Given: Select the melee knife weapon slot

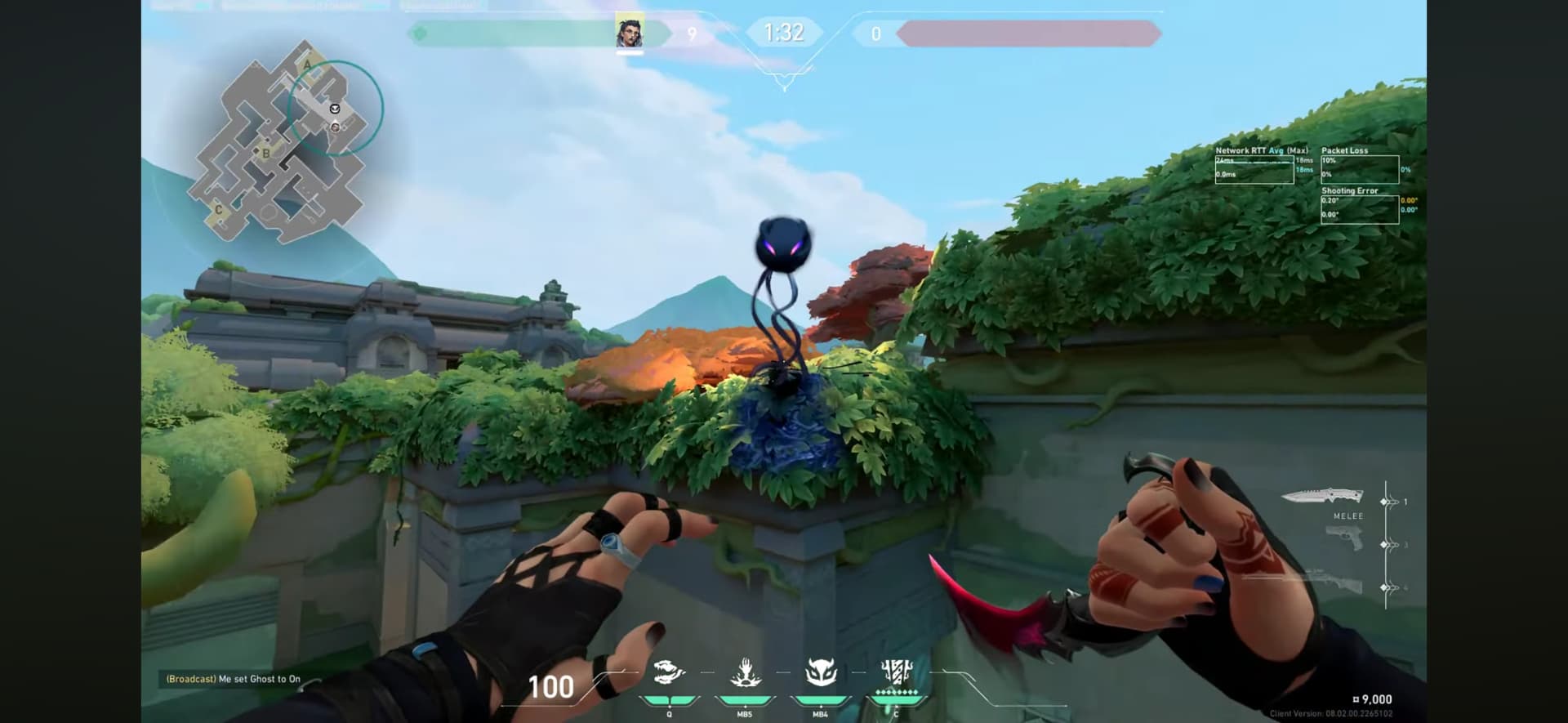Looking at the screenshot, I should [1322, 495].
